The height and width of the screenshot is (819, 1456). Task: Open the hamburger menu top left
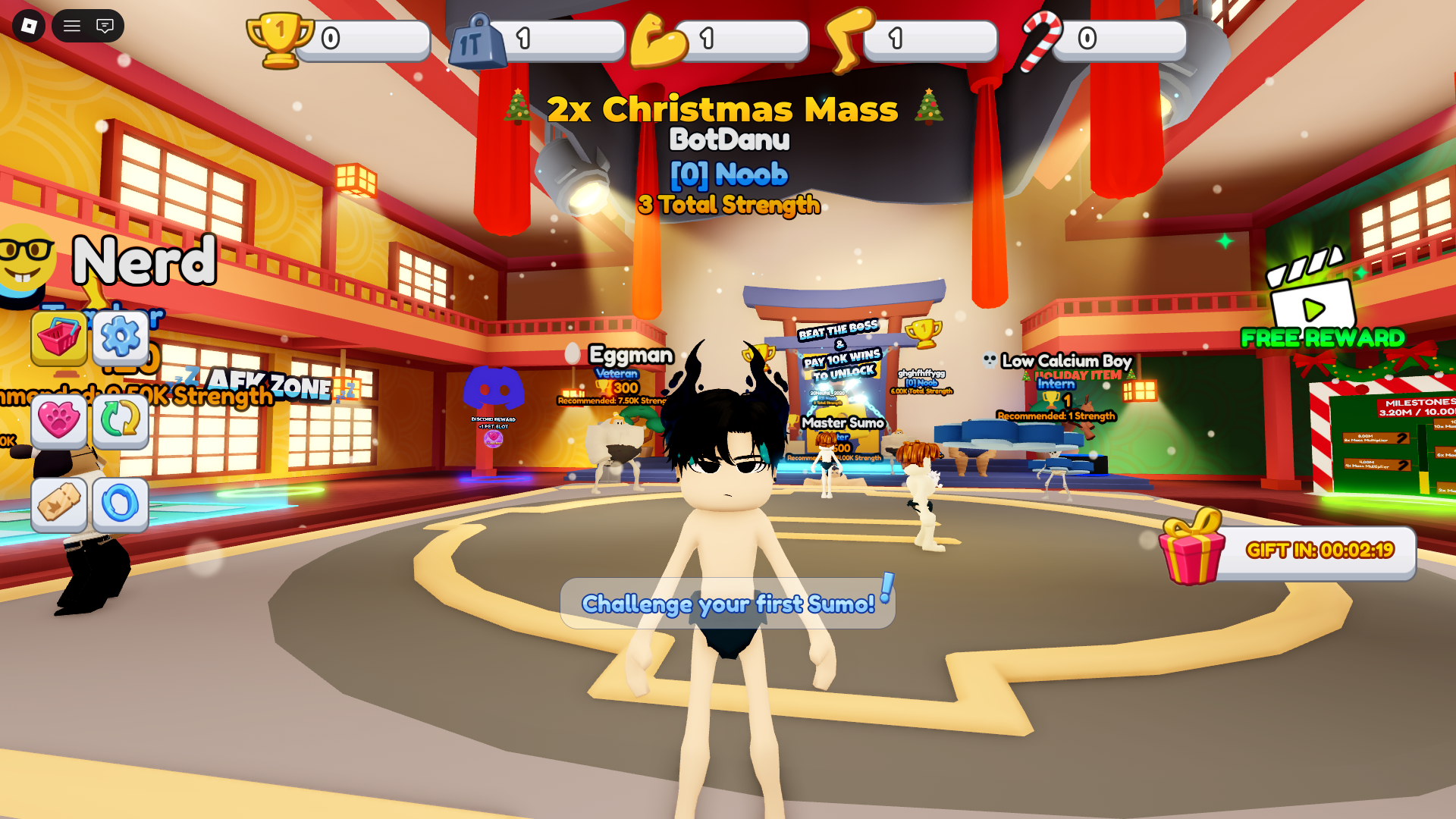pyautogui.click(x=72, y=25)
